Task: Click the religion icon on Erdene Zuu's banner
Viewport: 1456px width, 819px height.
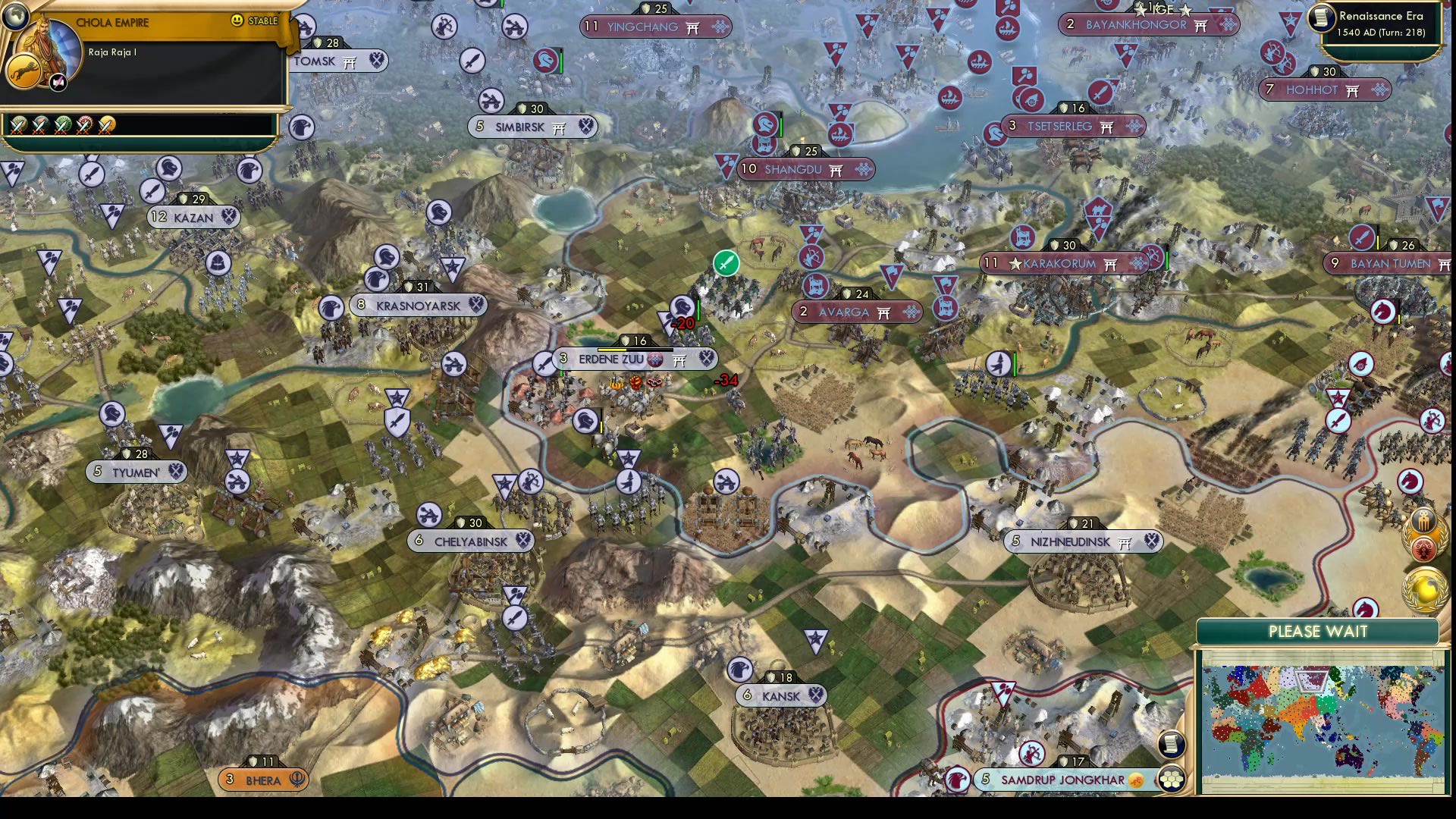Action: click(x=655, y=359)
